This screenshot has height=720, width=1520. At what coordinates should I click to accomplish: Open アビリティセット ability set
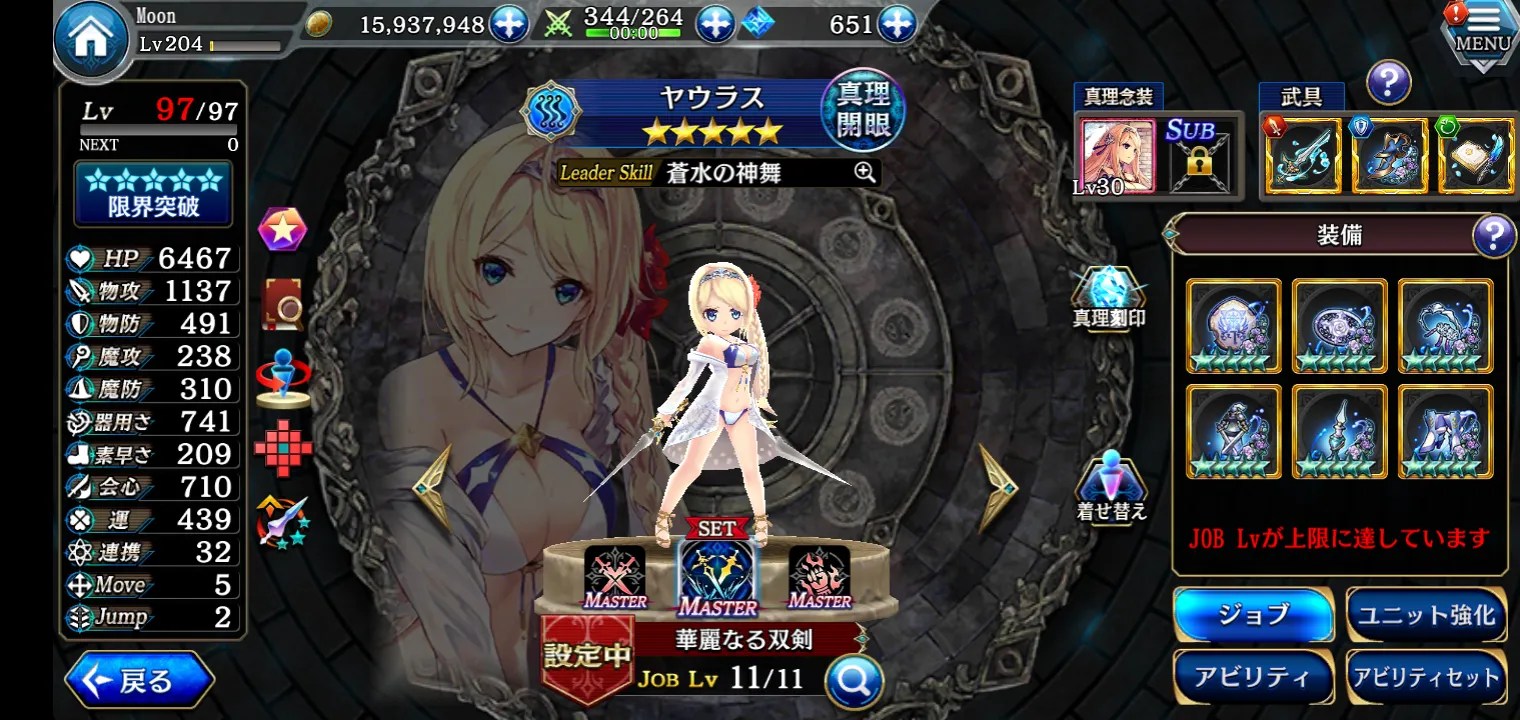coord(1425,677)
